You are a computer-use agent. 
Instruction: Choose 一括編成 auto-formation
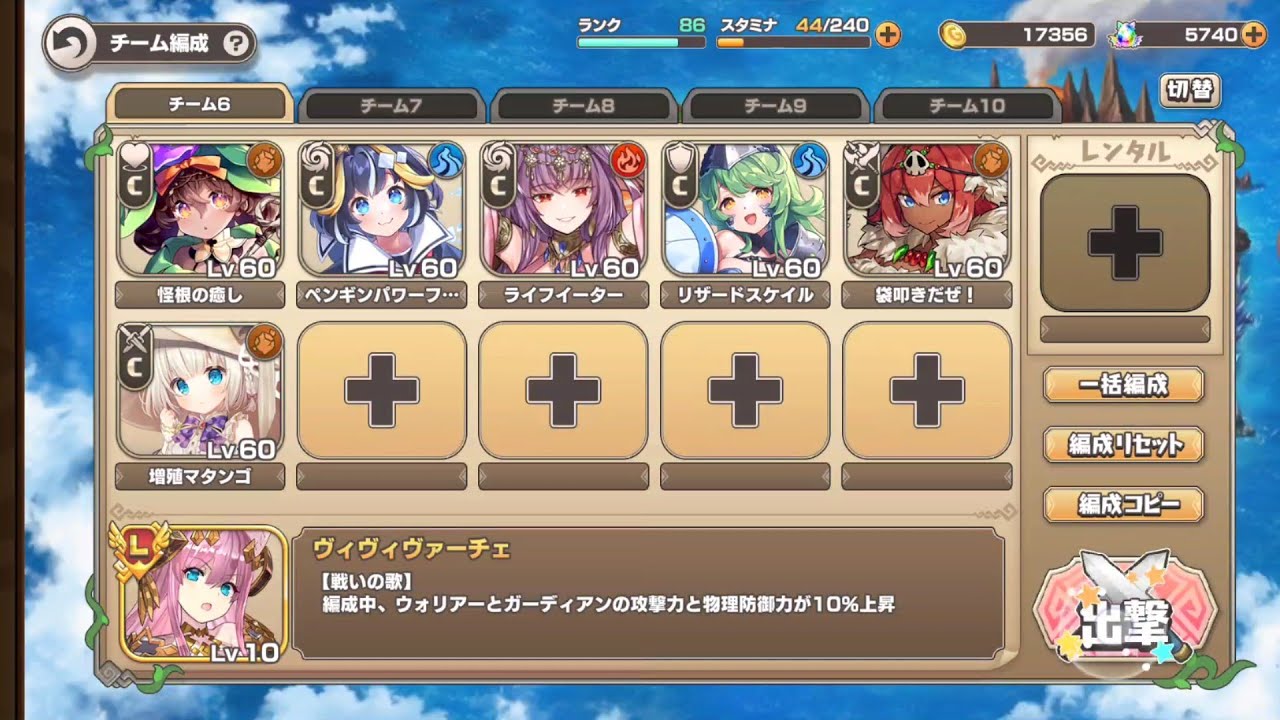(1124, 384)
